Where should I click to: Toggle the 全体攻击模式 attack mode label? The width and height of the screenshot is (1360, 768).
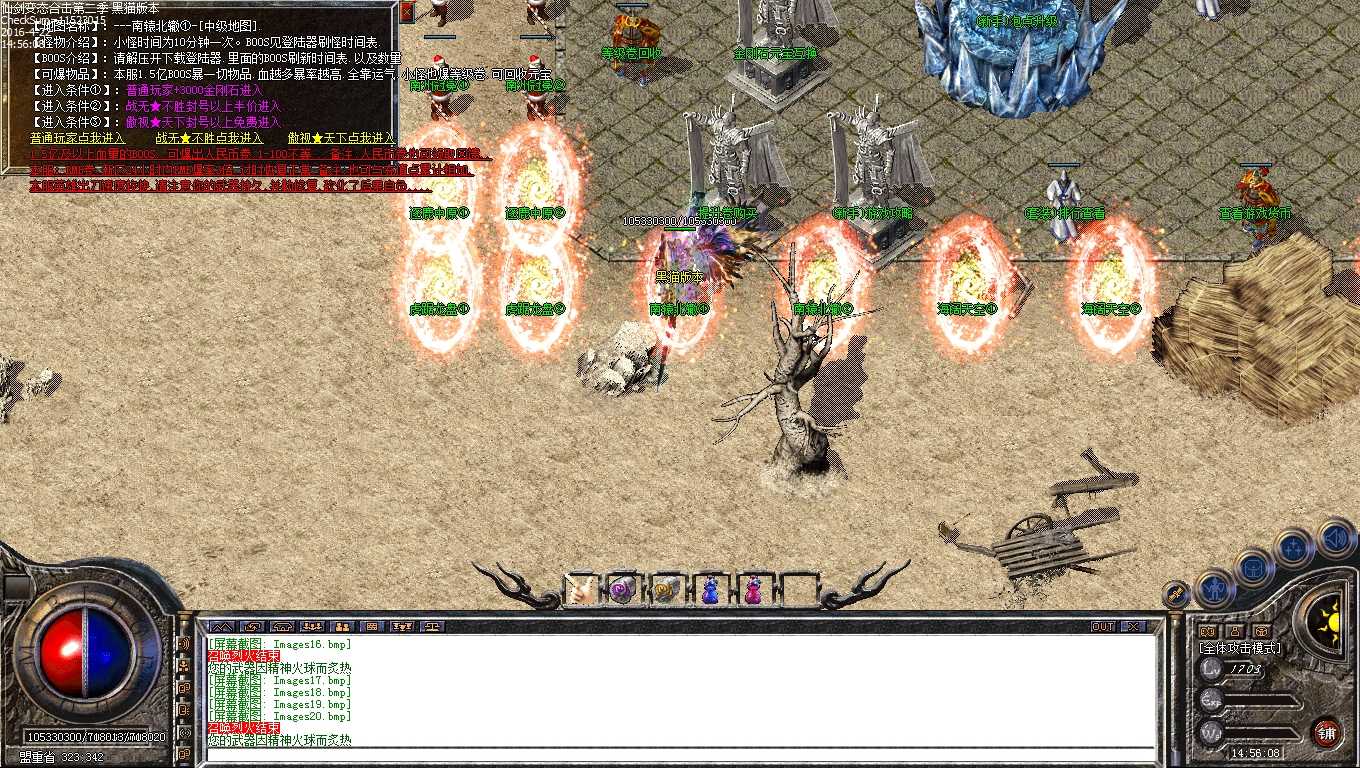pos(1240,647)
